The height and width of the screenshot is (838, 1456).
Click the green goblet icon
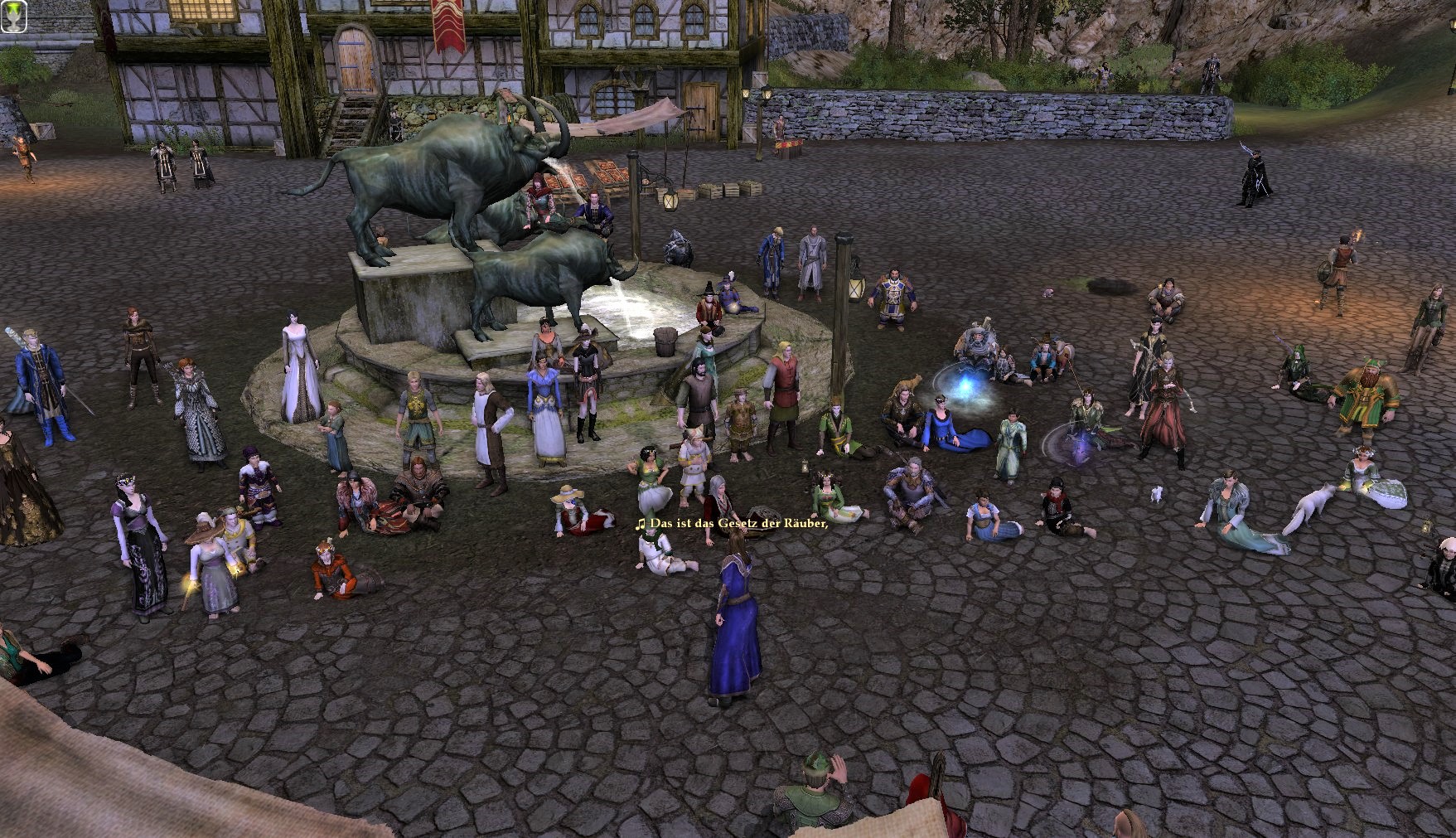[14, 16]
